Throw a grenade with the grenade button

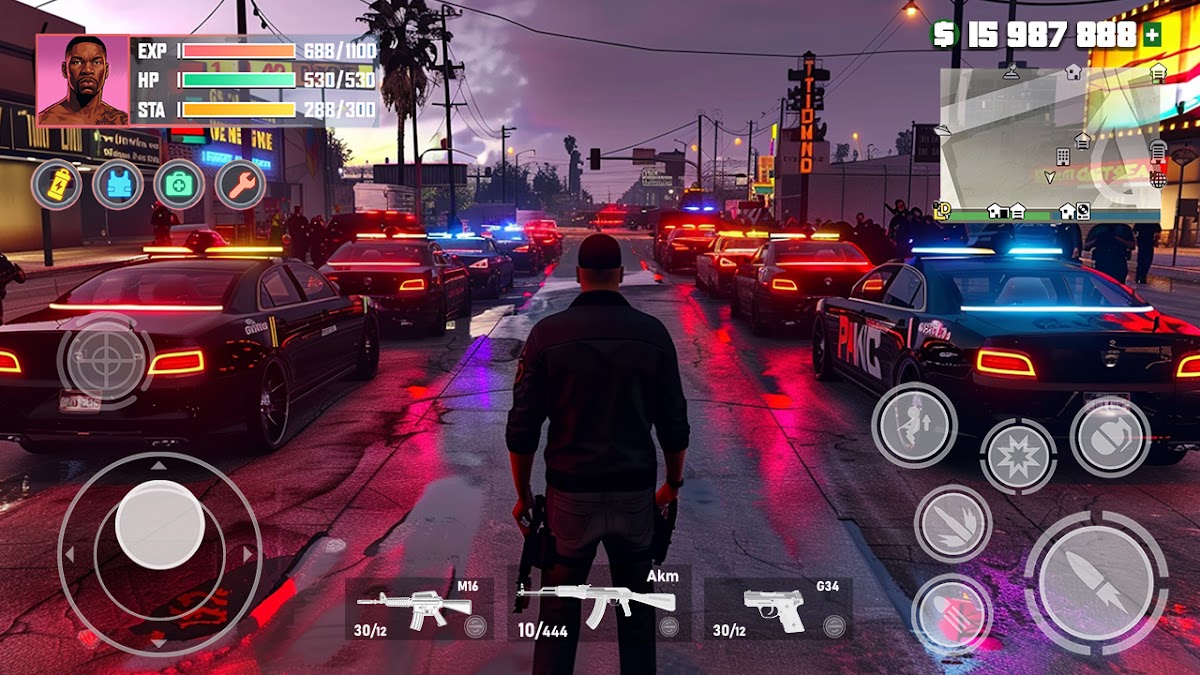point(1110,436)
